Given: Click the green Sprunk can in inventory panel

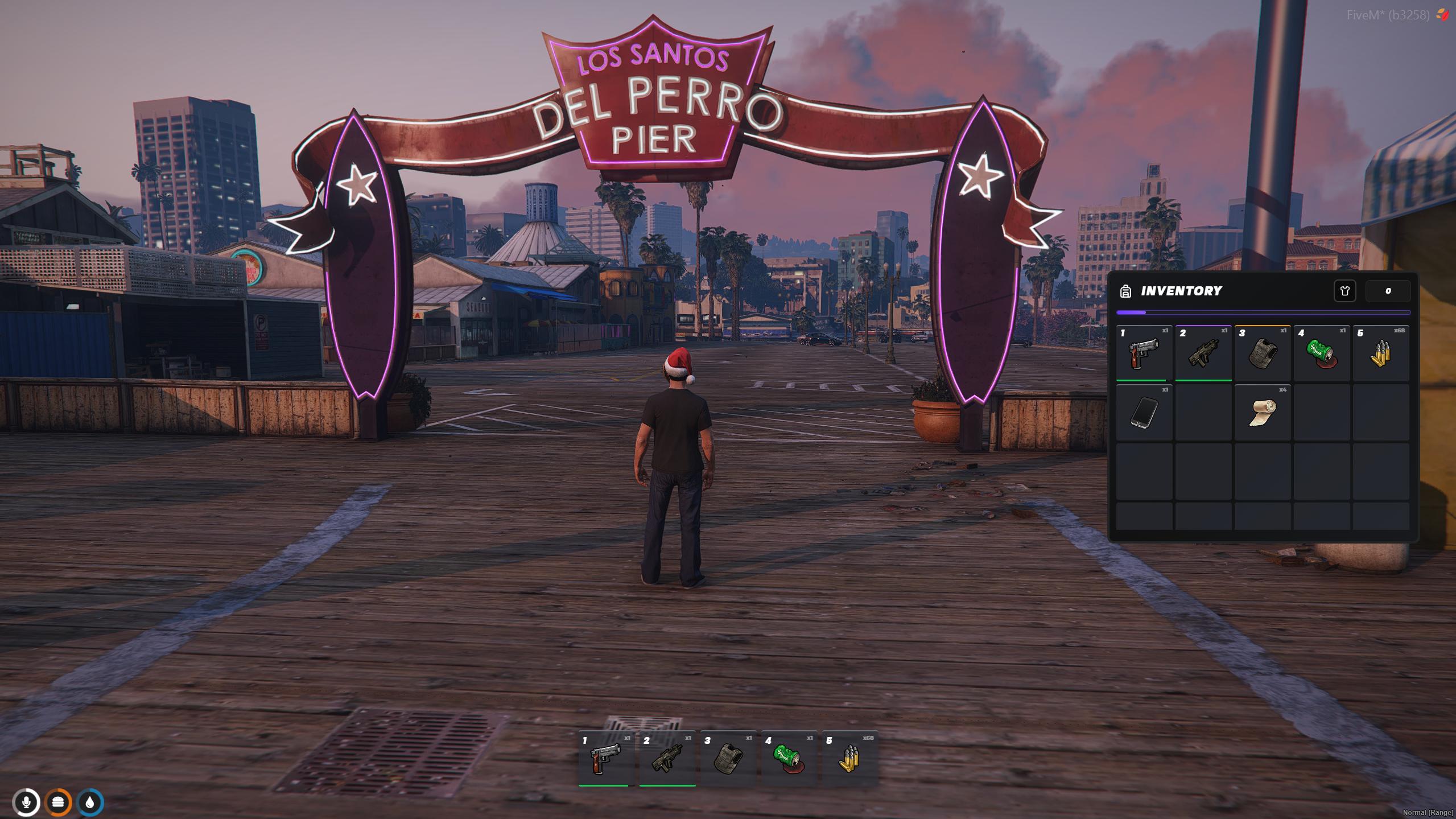Looking at the screenshot, I should click(x=1321, y=353).
